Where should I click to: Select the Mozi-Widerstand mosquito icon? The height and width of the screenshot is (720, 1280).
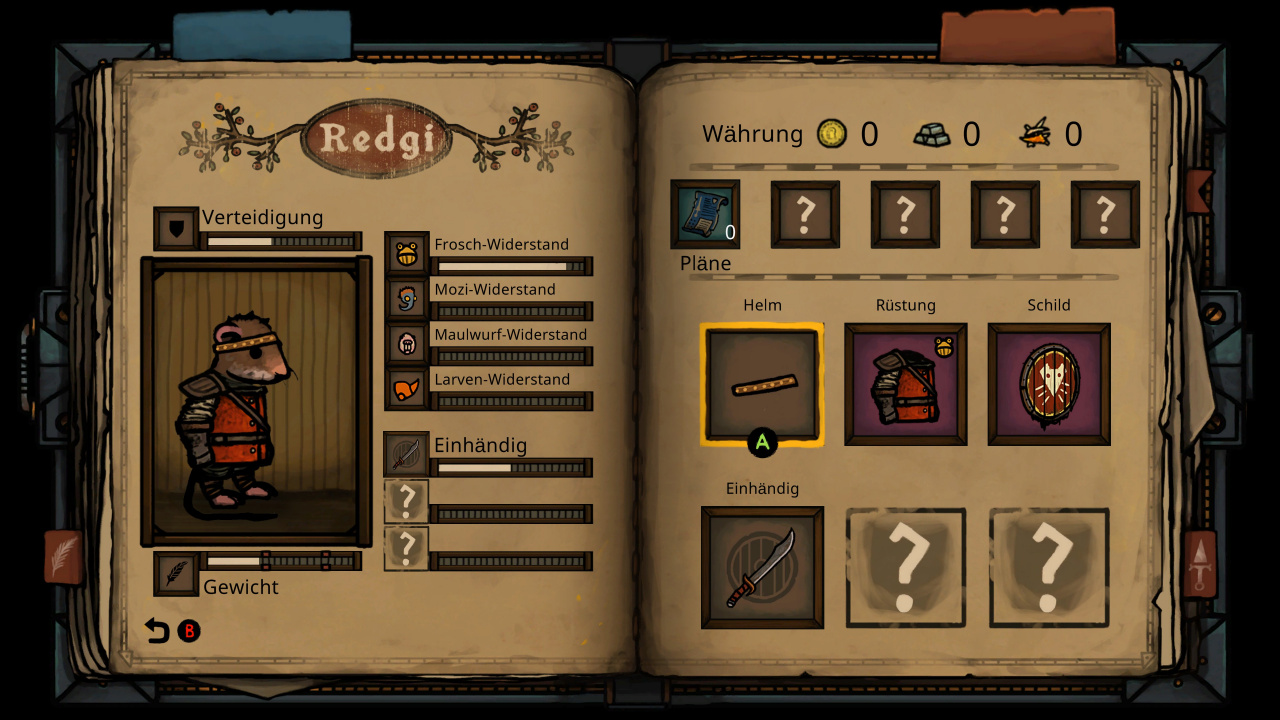(x=406, y=299)
